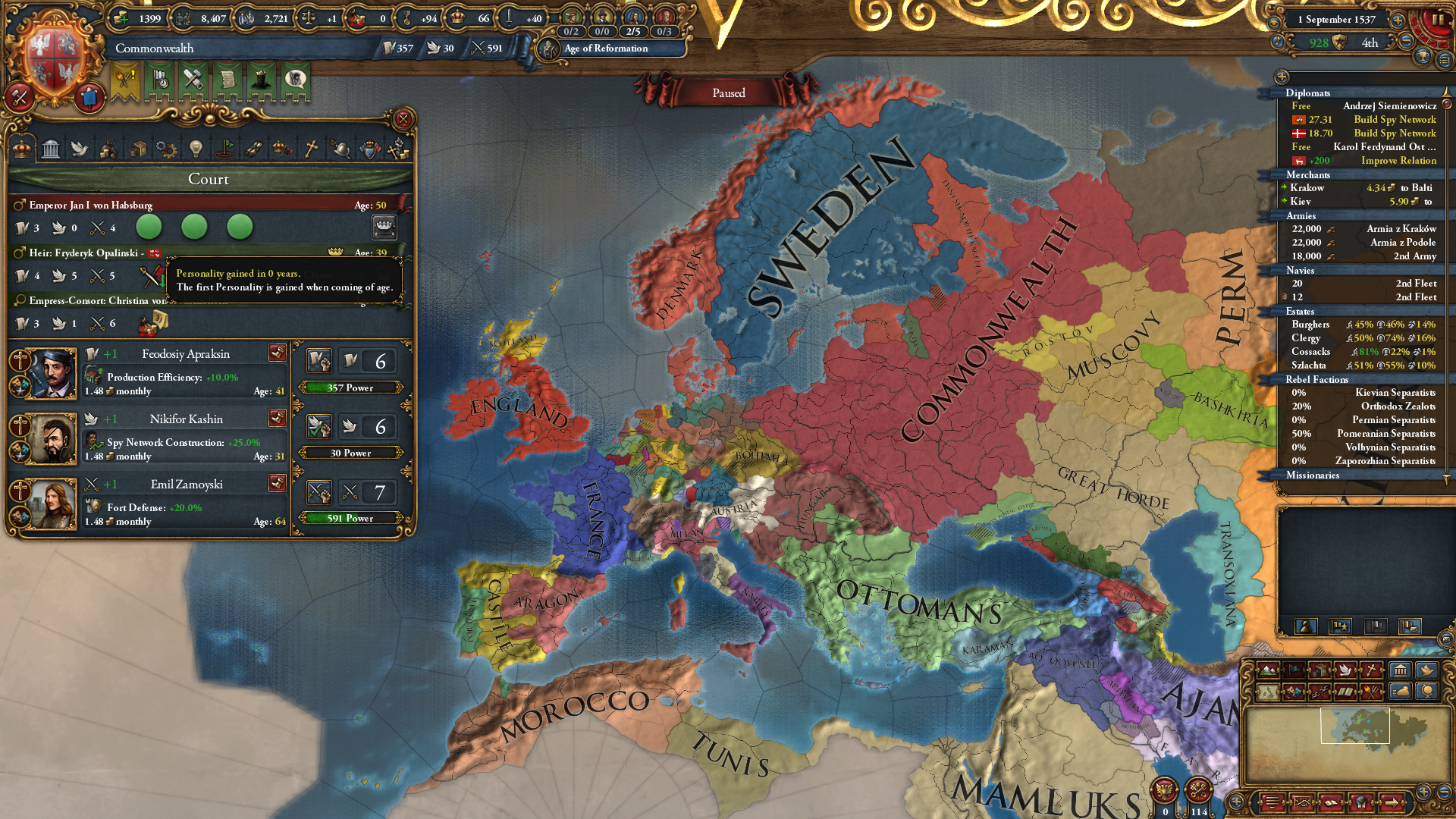The width and height of the screenshot is (1456, 819).
Task: Open the Ideas lightbulb icon
Action: point(196,149)
